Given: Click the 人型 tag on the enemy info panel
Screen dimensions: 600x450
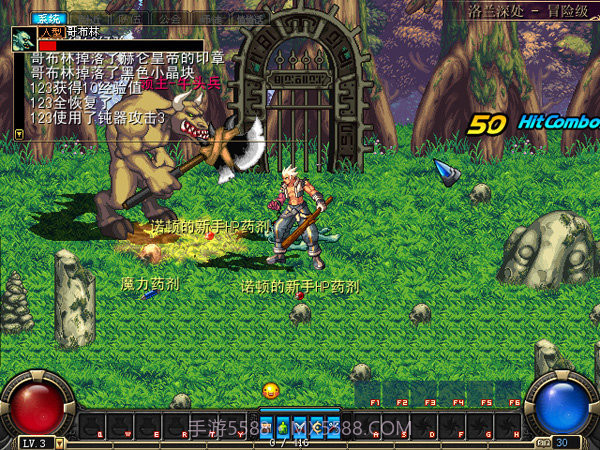Looking at the screenshot, I should pos(50,33).
